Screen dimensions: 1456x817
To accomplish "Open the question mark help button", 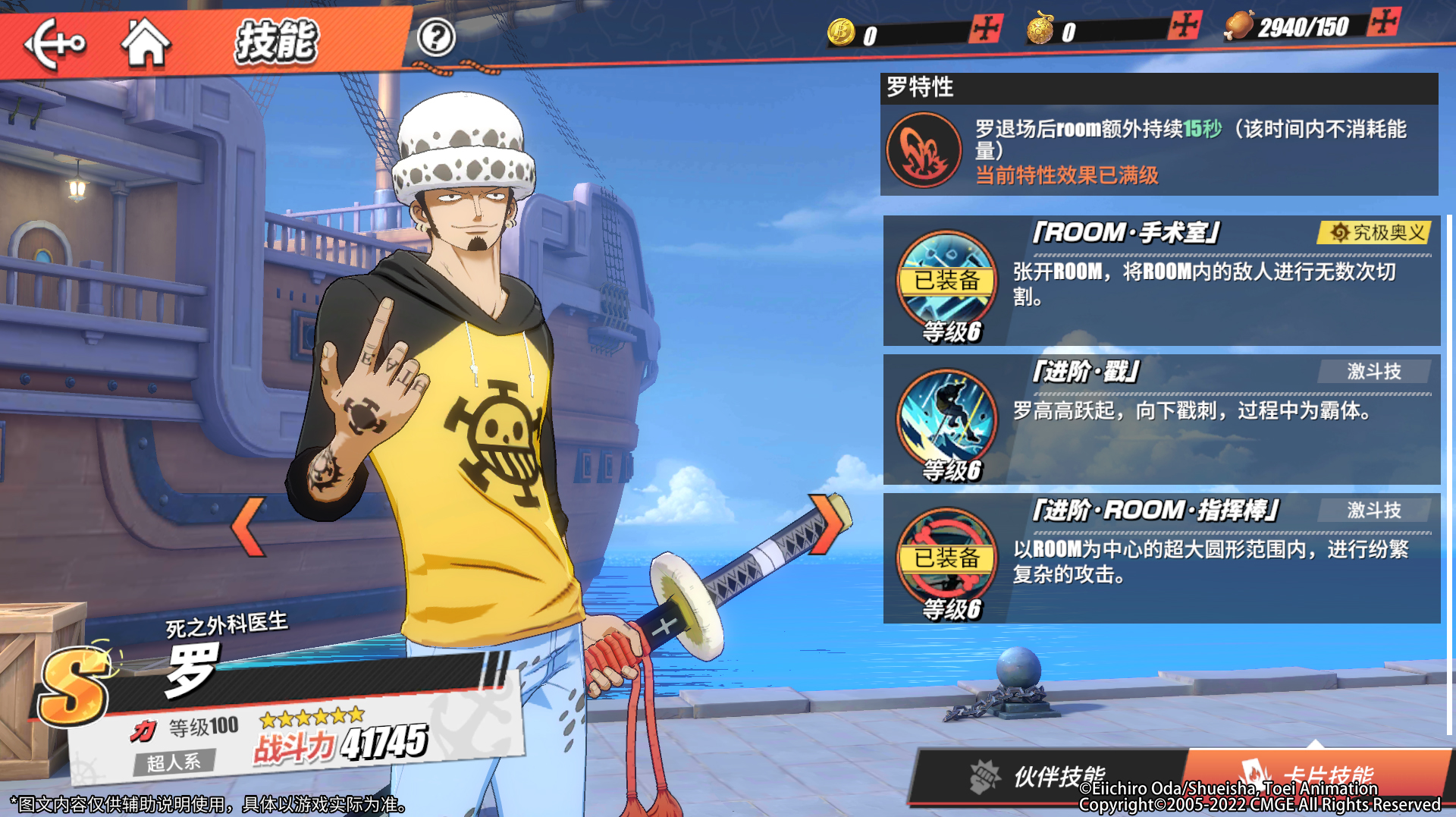I will (436, 37).
